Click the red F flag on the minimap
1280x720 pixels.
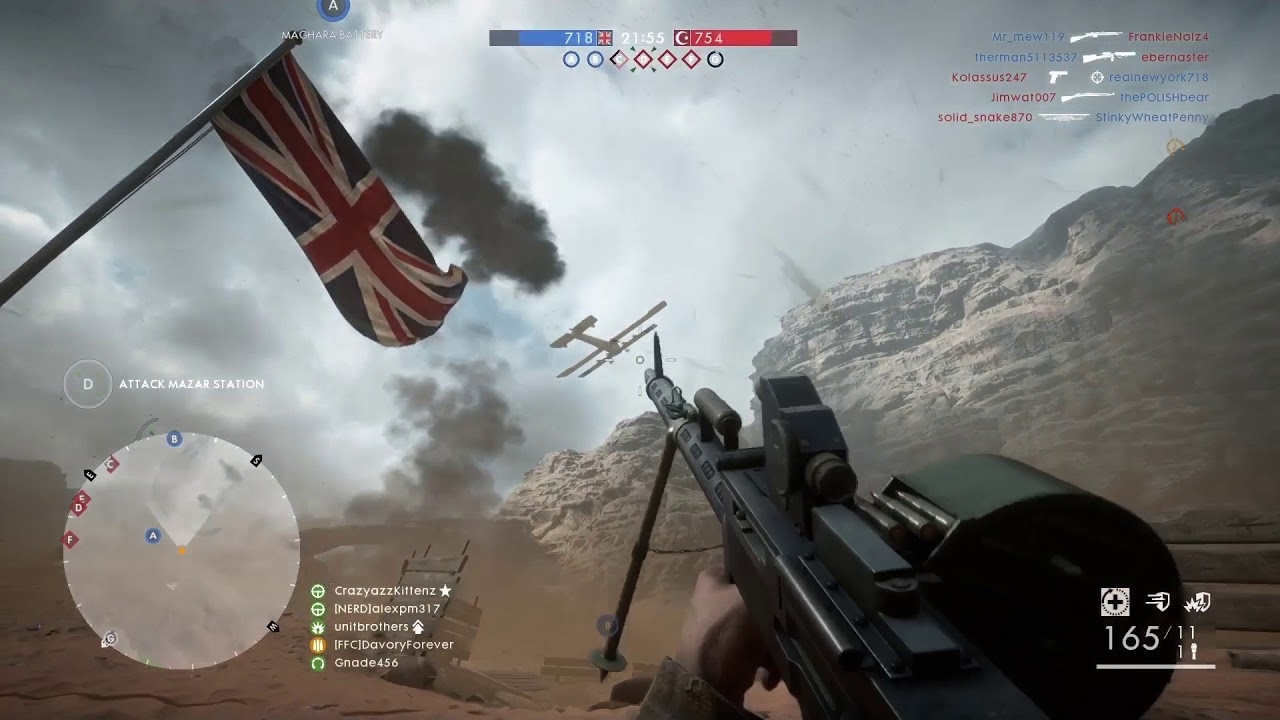tap(70, 540)
